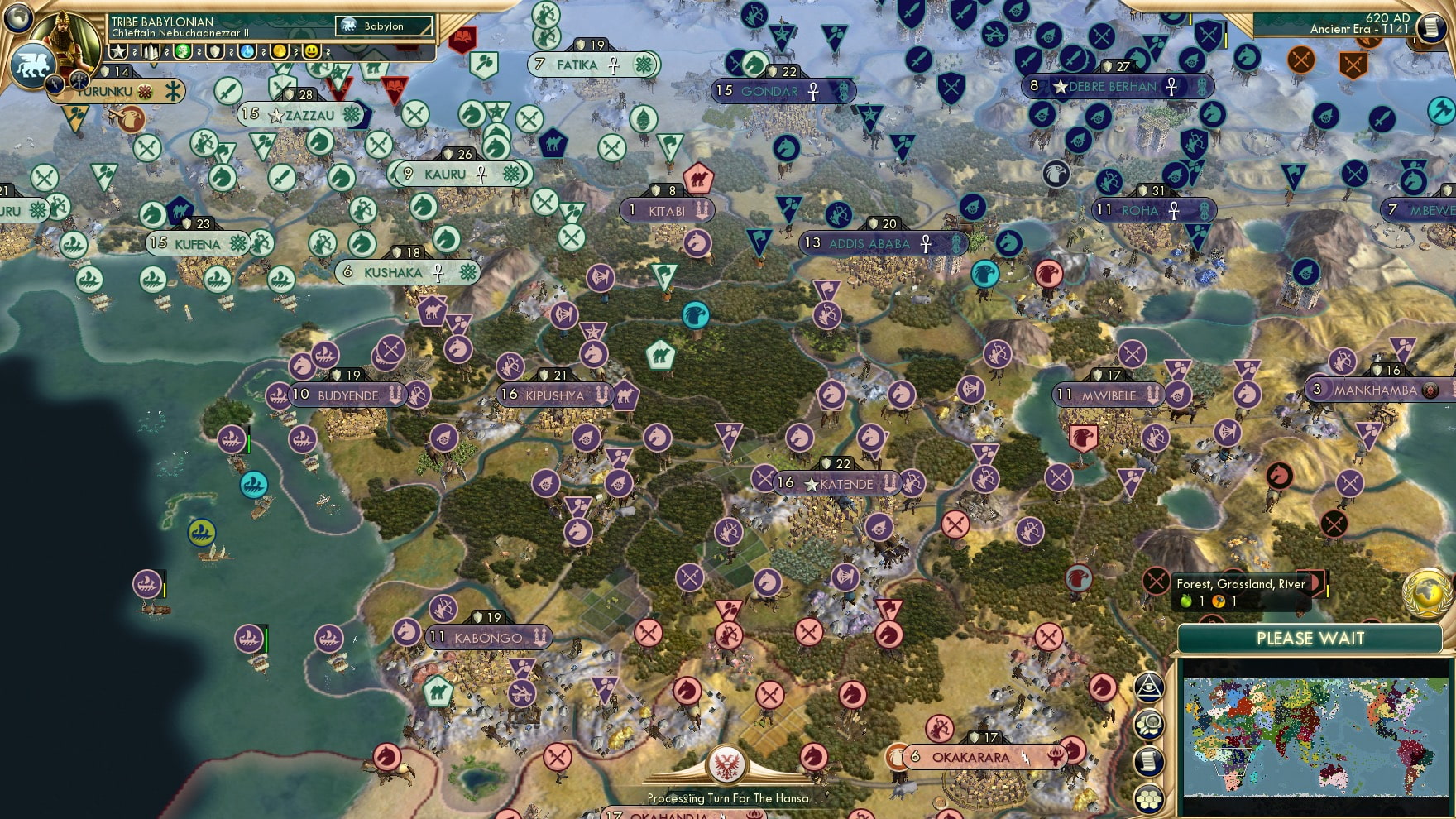Click the globe icon above the leader portrait
The height and width of the screenshot is (819, 1456).
[x=18, y=18]
